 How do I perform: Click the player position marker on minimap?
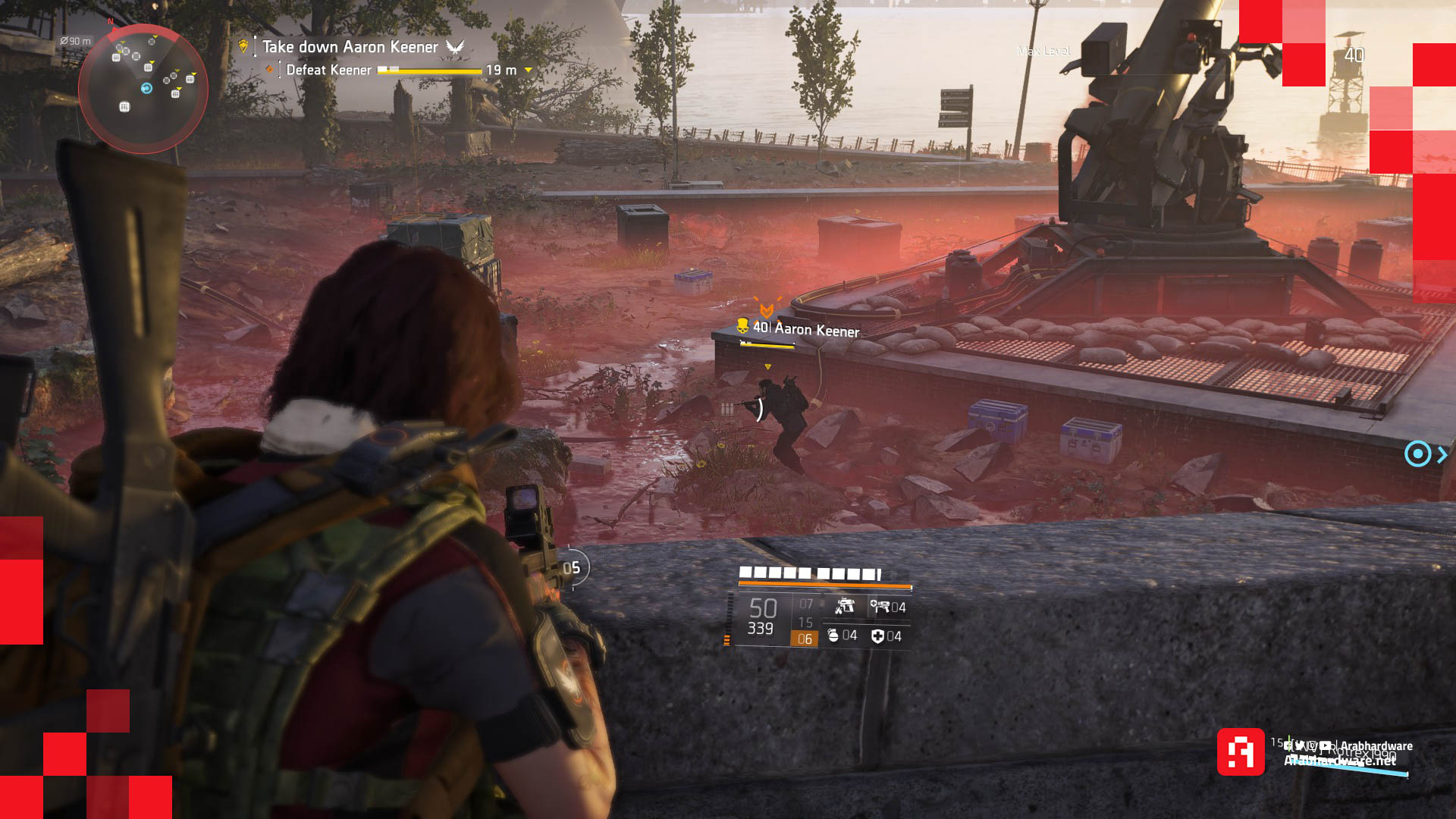[x=146, y=89]
